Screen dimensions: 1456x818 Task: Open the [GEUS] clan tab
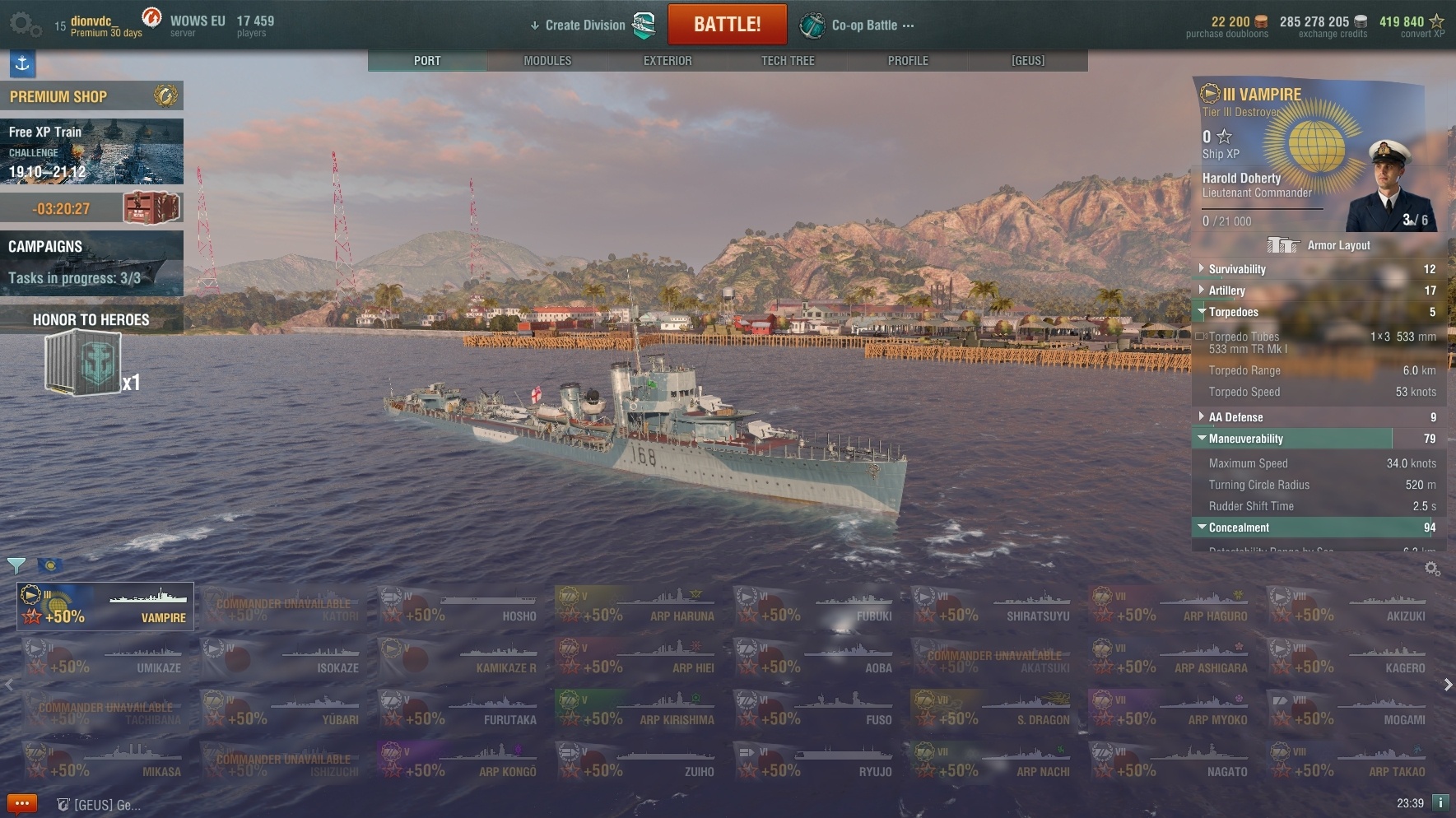1028,61
